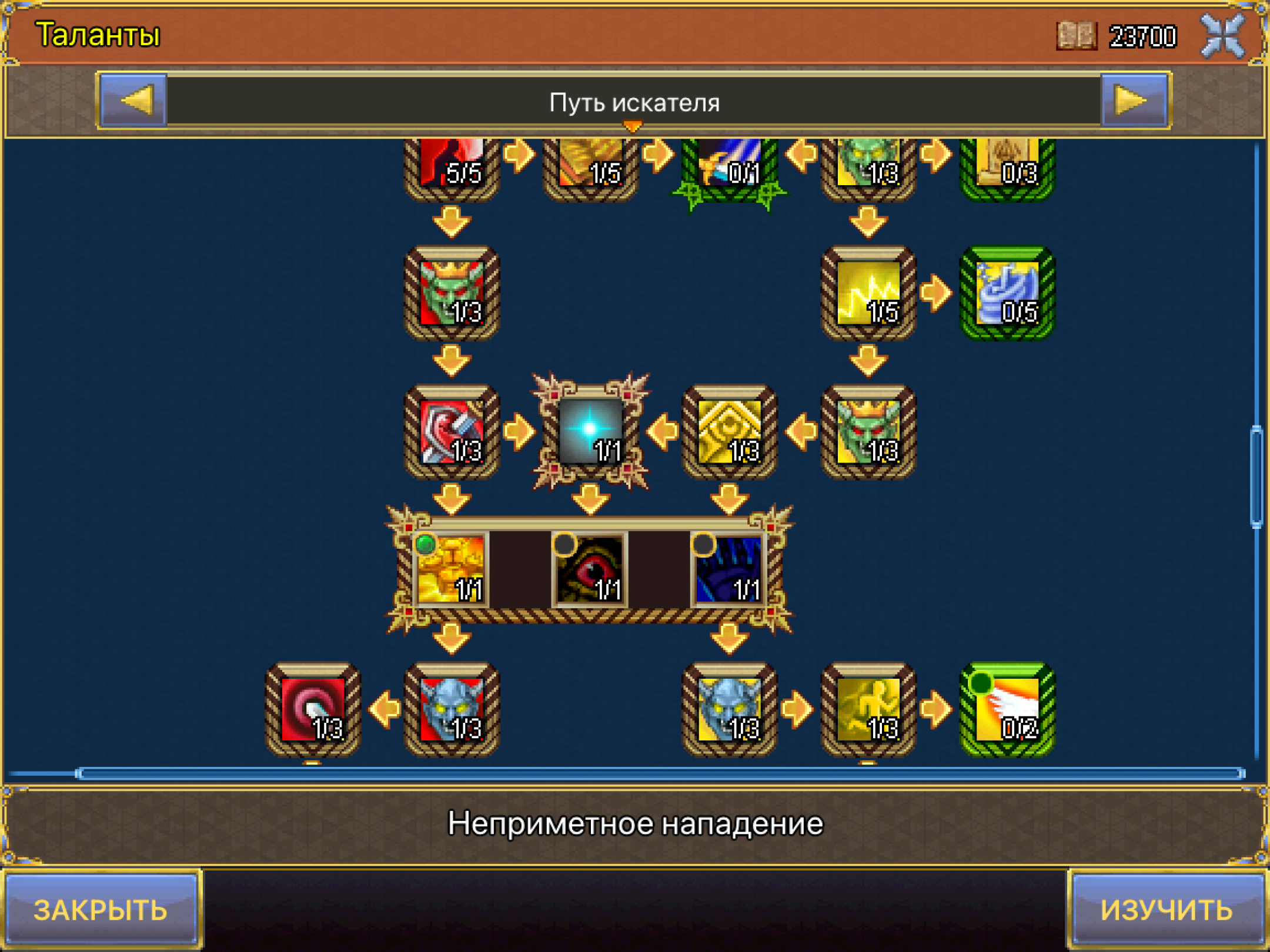Choose the golden fist talent
This screenshot has height=952, width=1270.
[x=451, y=569]
